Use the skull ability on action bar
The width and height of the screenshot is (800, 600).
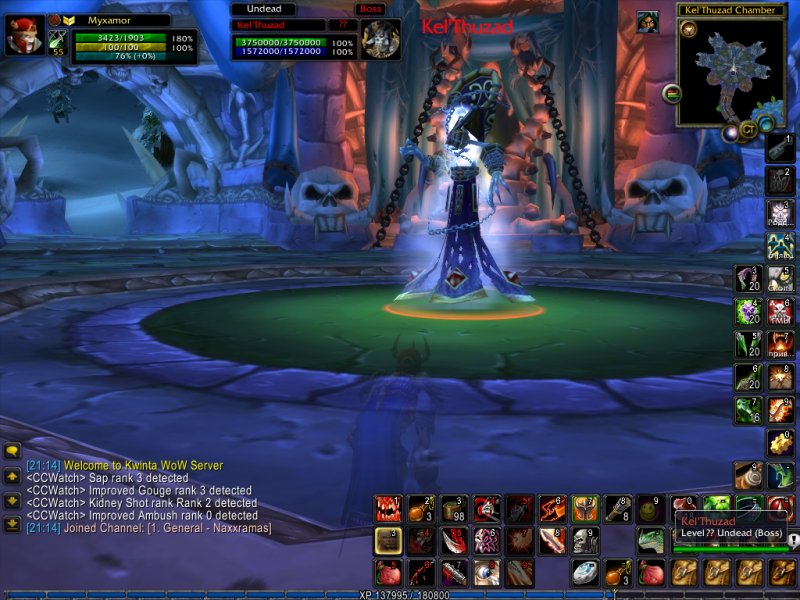point(585,541)
